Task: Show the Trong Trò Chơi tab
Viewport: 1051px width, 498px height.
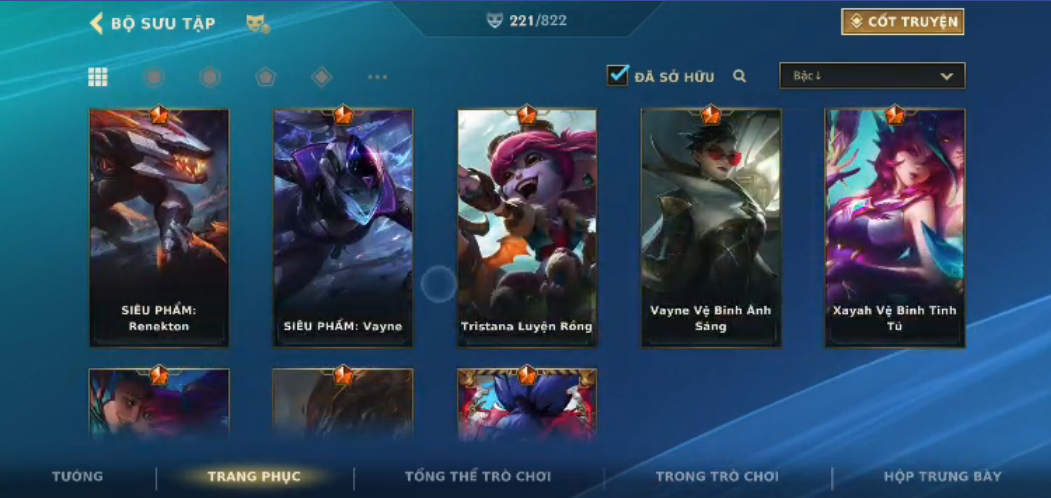Action: click(x=717, y=477)
